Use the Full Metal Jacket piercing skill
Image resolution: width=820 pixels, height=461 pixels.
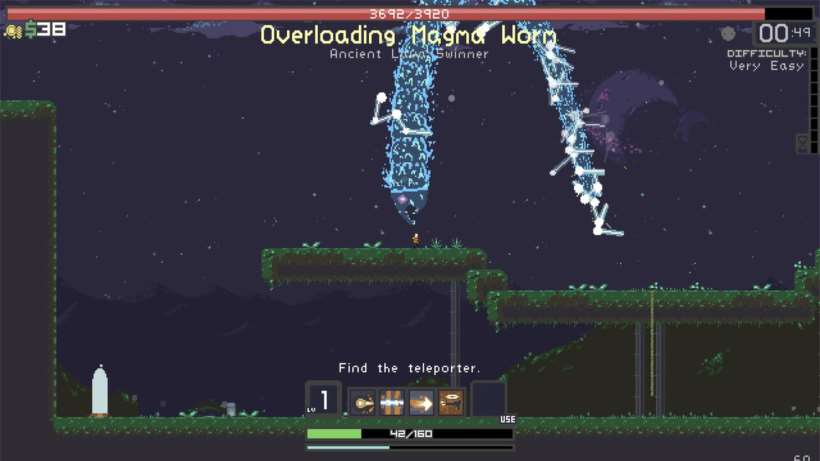click(392, 402)
